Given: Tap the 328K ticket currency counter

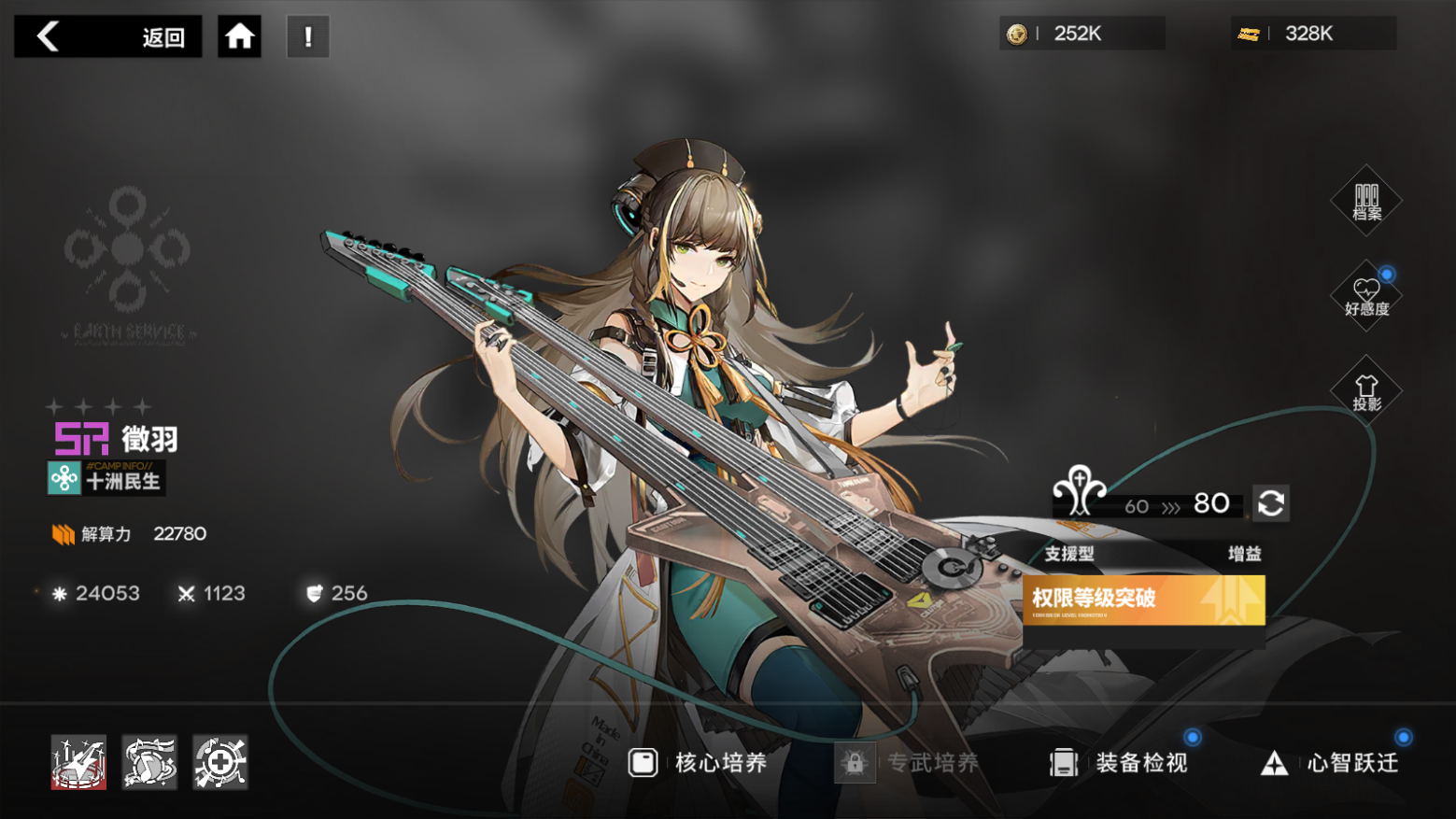Looking at the screenshot, I should pos(1312,34).
